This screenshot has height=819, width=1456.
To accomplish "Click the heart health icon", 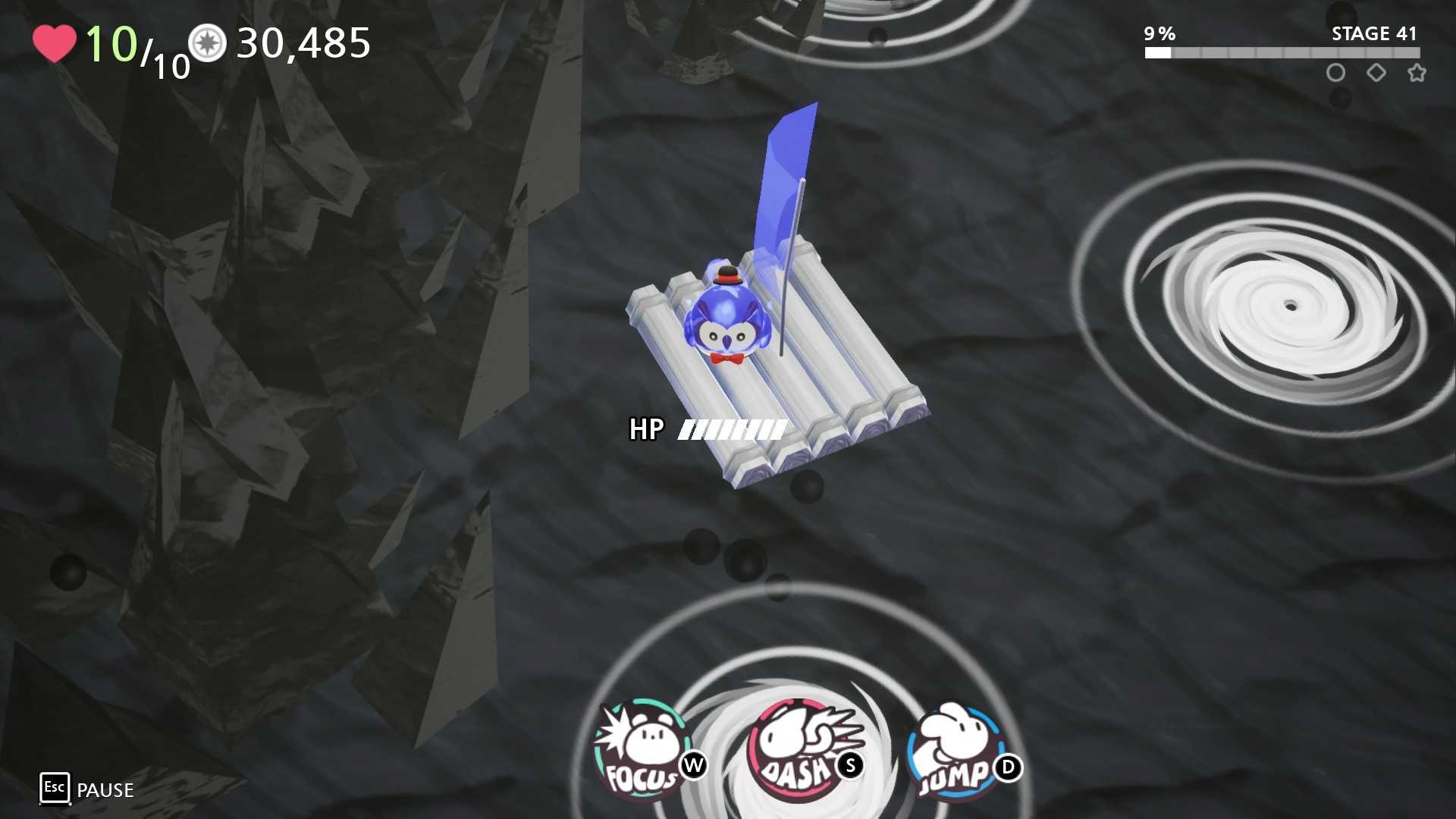I will click(53, 44).
